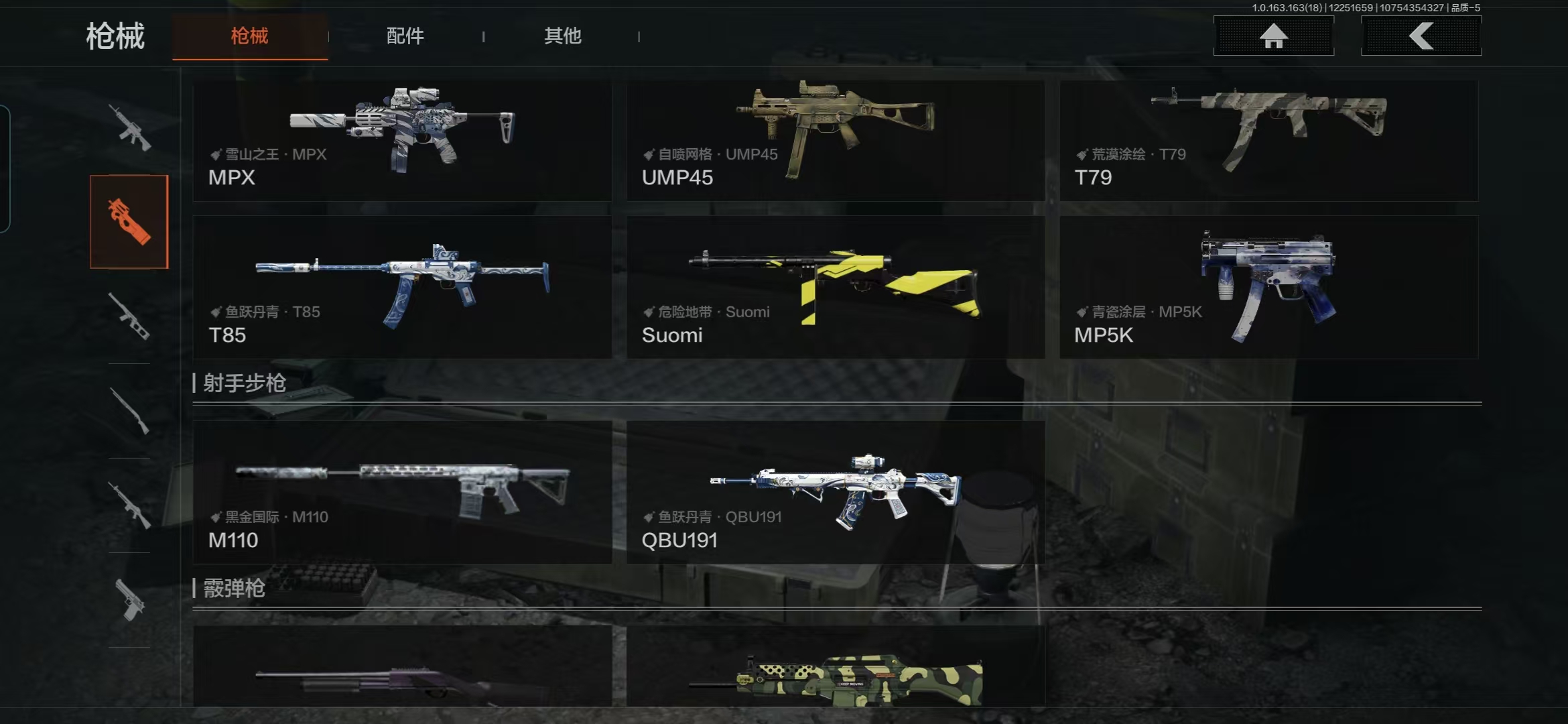The width and height of the screenshot is (1568, 724).
Task: Select the M110 marksman rifle card
Action: tap(402, 492)
